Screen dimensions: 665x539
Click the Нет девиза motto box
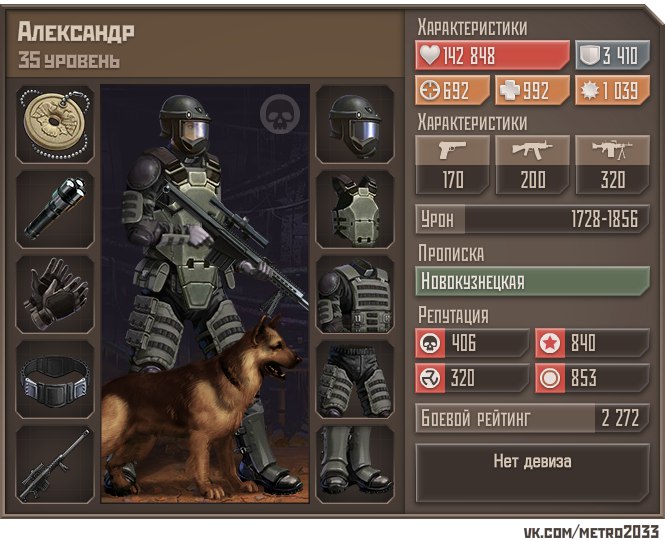532,463
